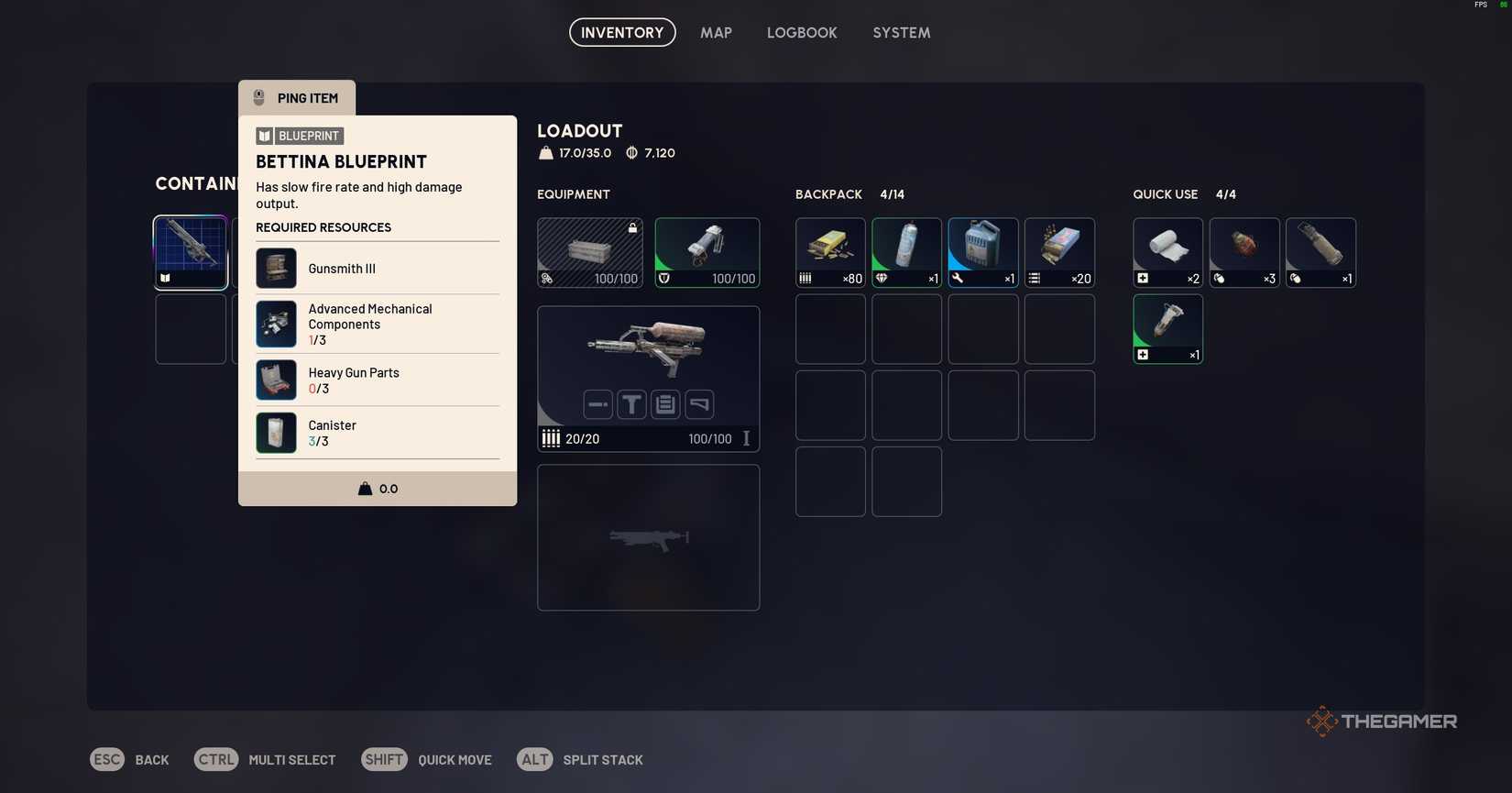Screen dimensions: 1512x793
Task: Select the stock mod slot icon
Action: click(698, 404)
